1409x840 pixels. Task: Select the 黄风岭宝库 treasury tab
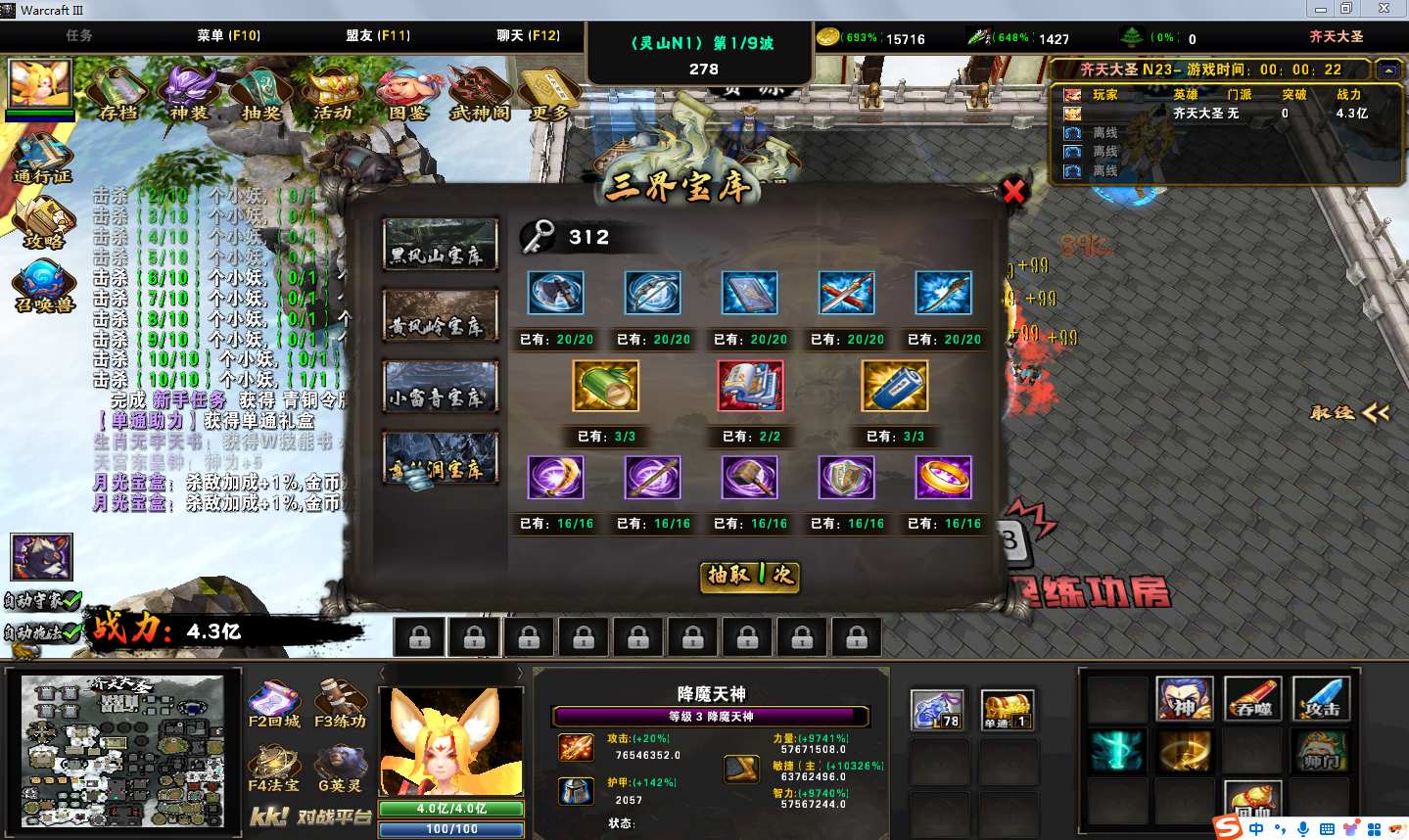[x=440, y=315]
